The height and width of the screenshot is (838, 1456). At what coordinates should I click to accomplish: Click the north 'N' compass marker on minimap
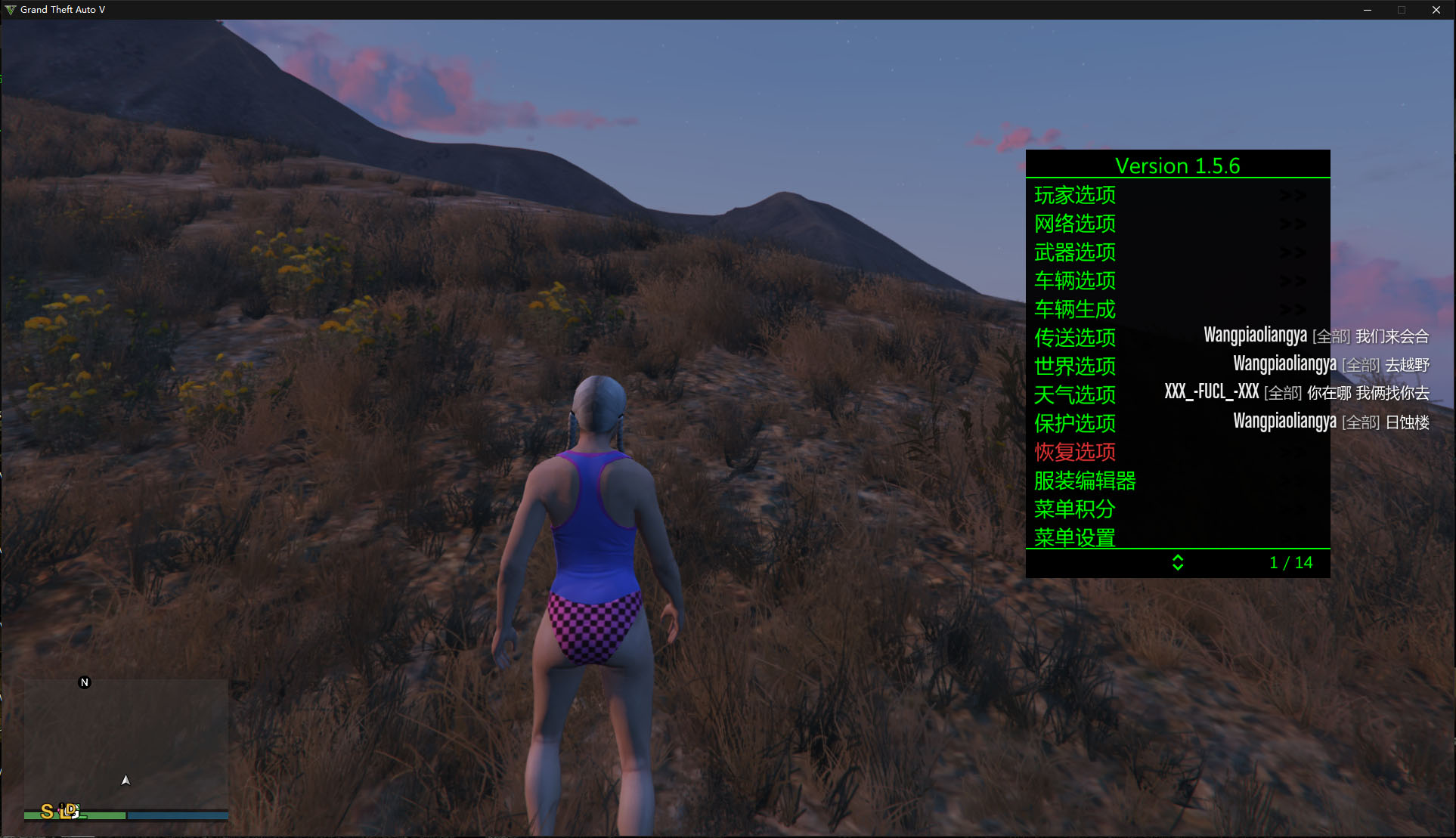pyautogui.click(x=85, y=682)
